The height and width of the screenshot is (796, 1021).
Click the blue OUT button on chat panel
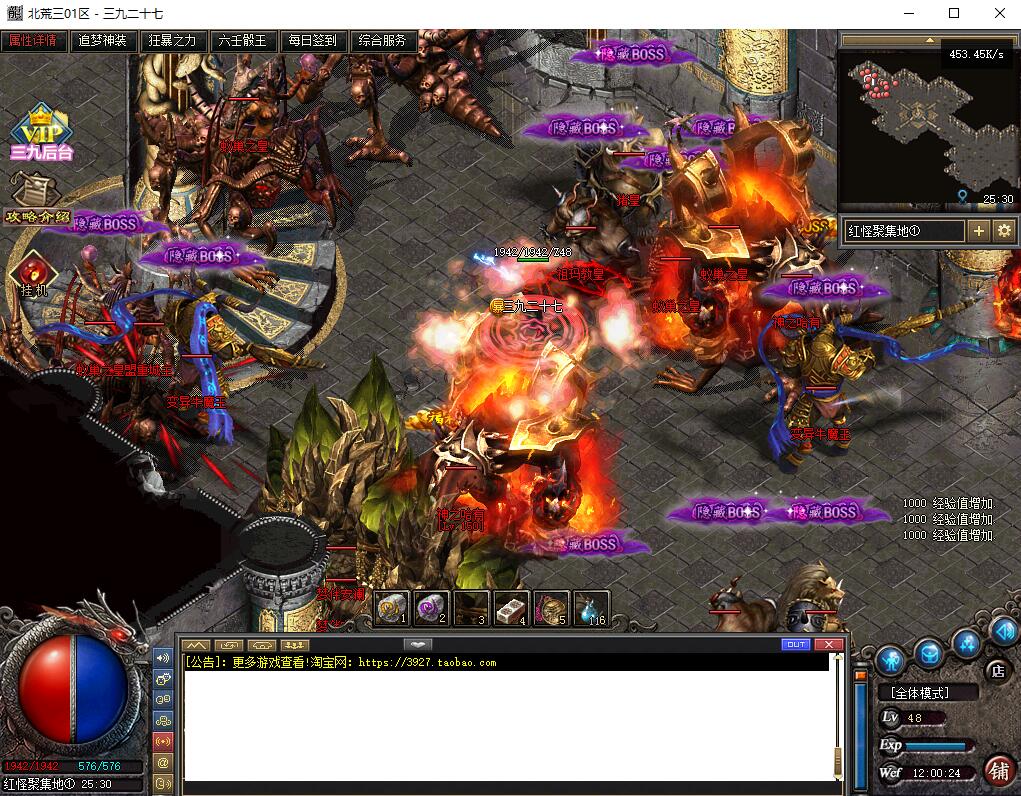point(796,645)
